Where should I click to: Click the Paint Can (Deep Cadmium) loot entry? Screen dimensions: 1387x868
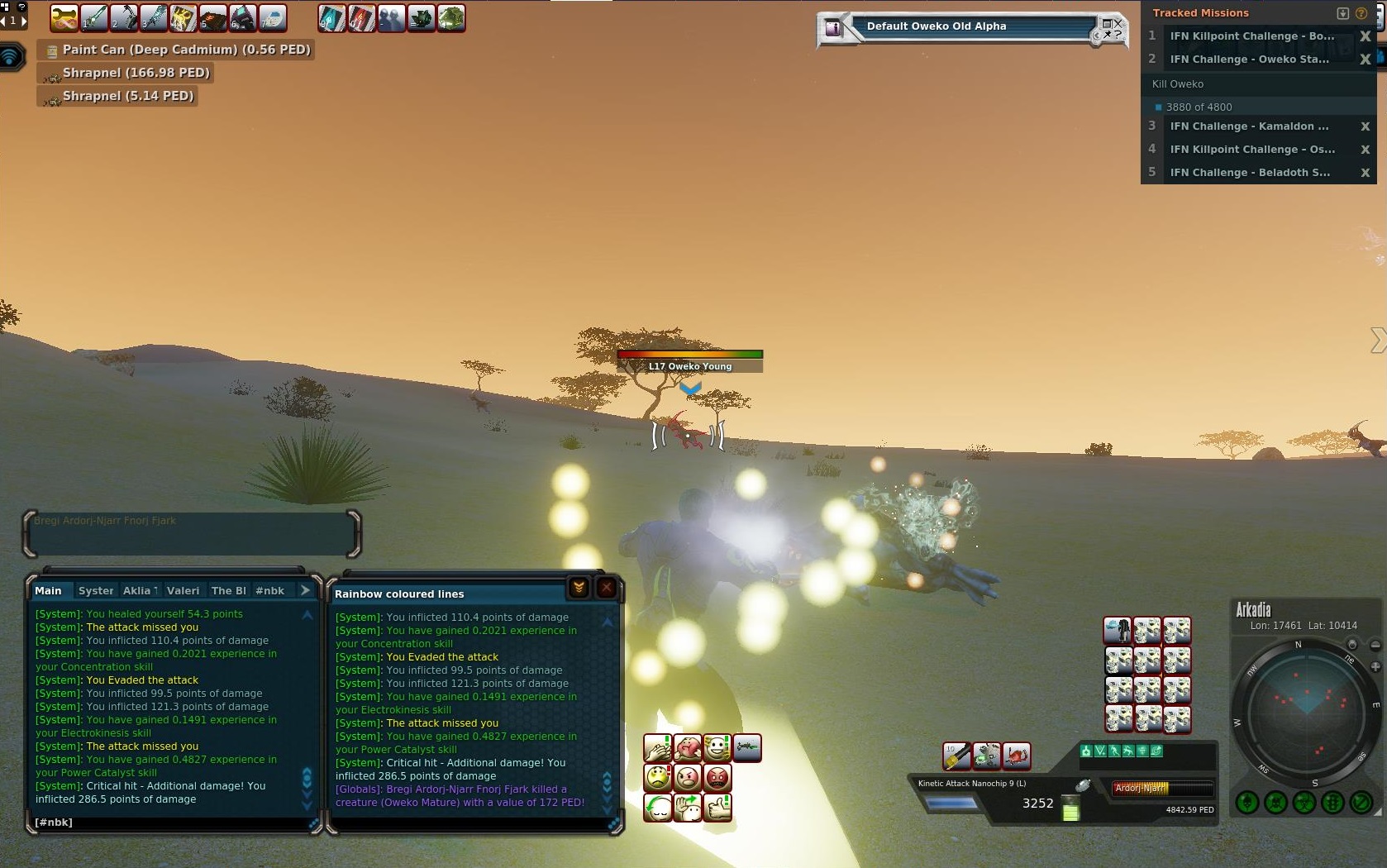tap(186, 50)
